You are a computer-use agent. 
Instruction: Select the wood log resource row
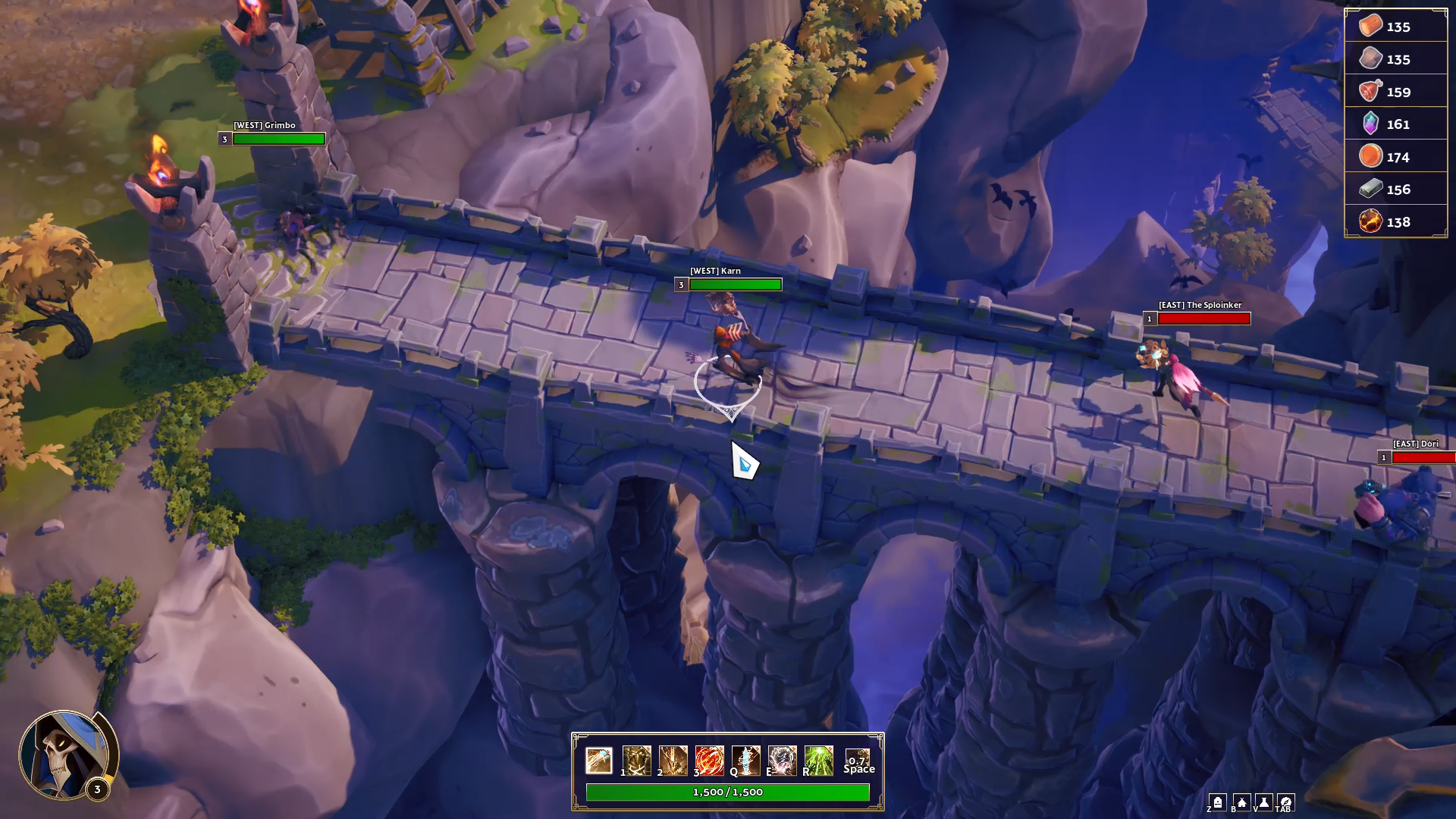click(1395, 27)
